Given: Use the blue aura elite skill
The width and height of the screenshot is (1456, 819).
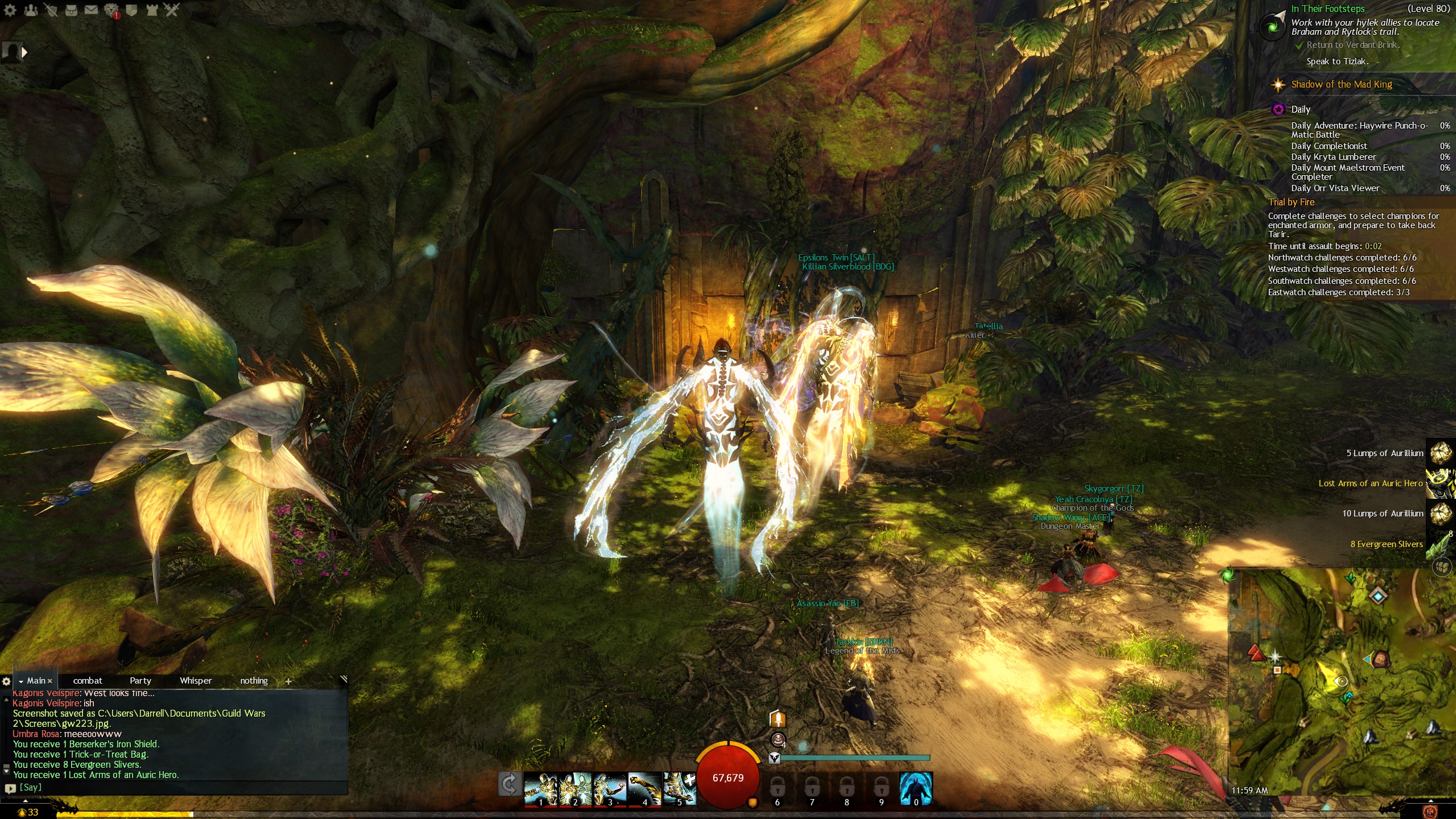Looking at the screenshot, I should tap(915, 788).
